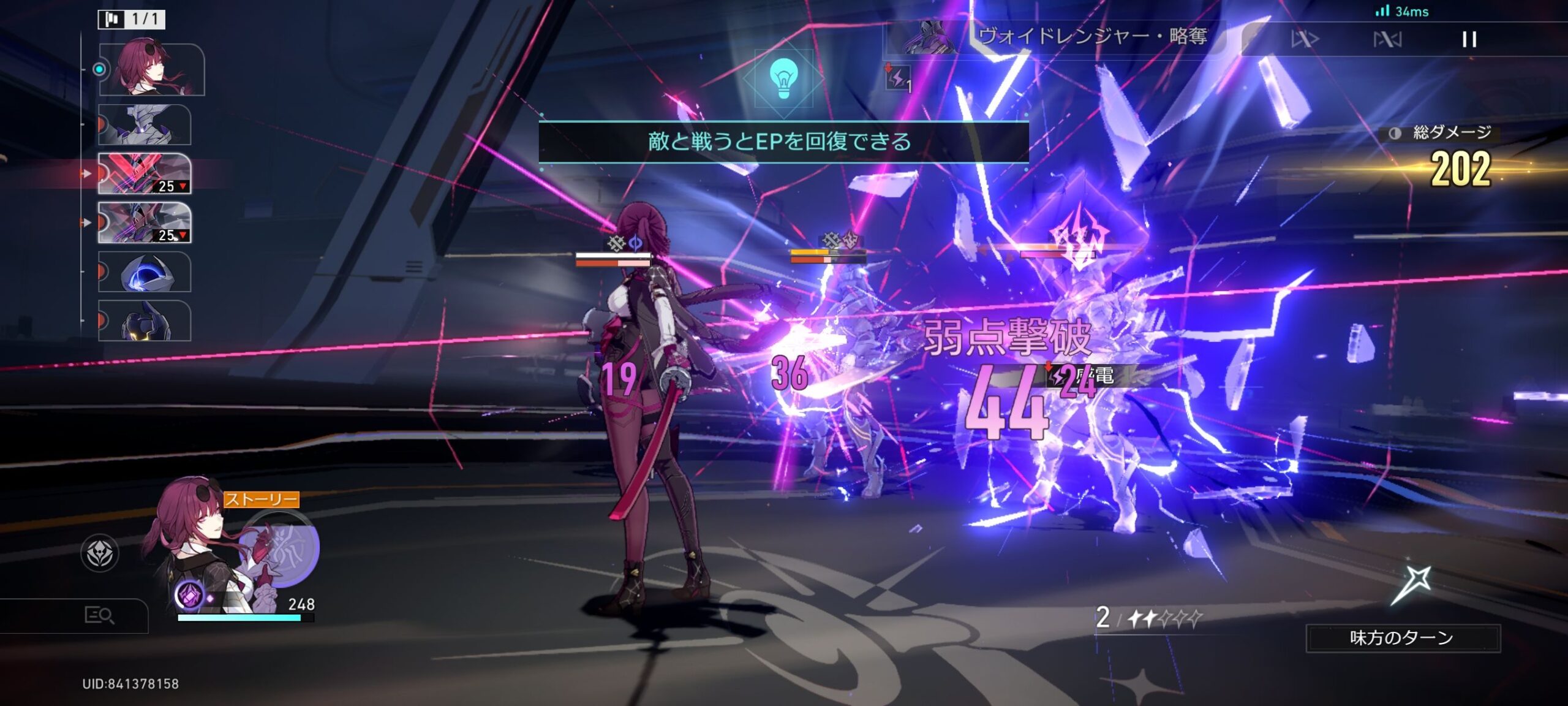Screen dimensions: 1568x706
Task: Select the red highlighted turn order portrait
Action: click(x=145, y=173)
